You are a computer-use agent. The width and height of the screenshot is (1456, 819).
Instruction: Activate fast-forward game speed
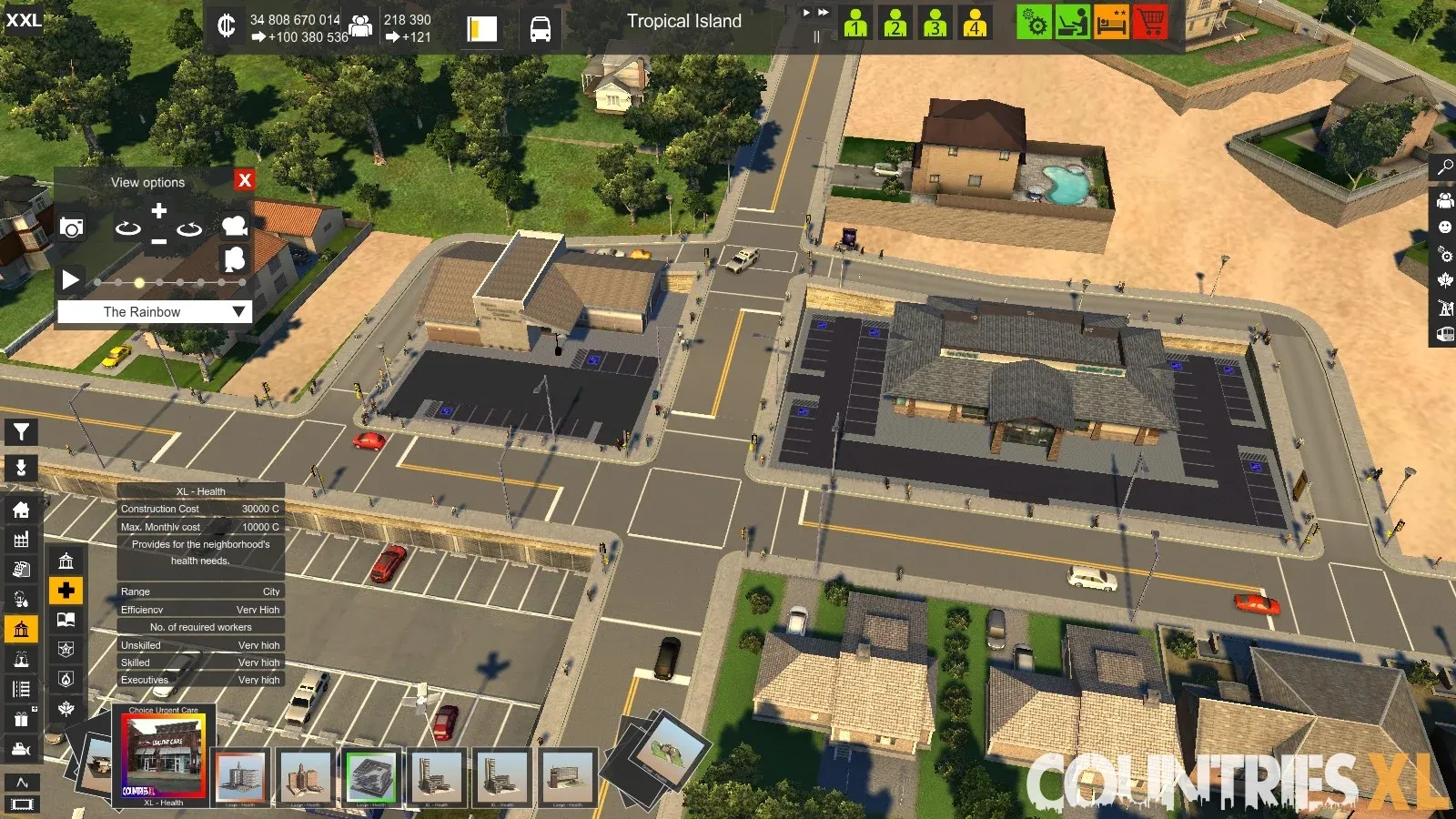pyautogui.click(x=823, y=13)
